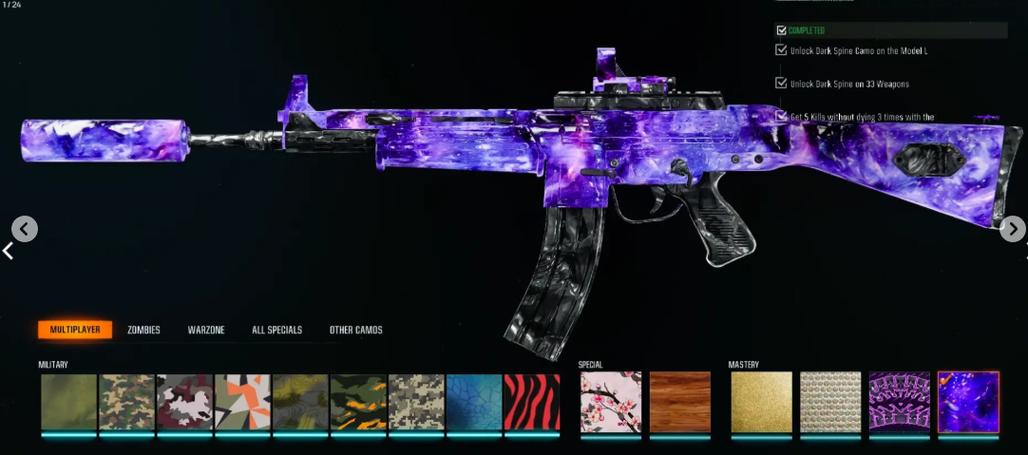Screen dimensions: 1028x455
Task: Select the wood grain special camo
Action: coord(679,402)
